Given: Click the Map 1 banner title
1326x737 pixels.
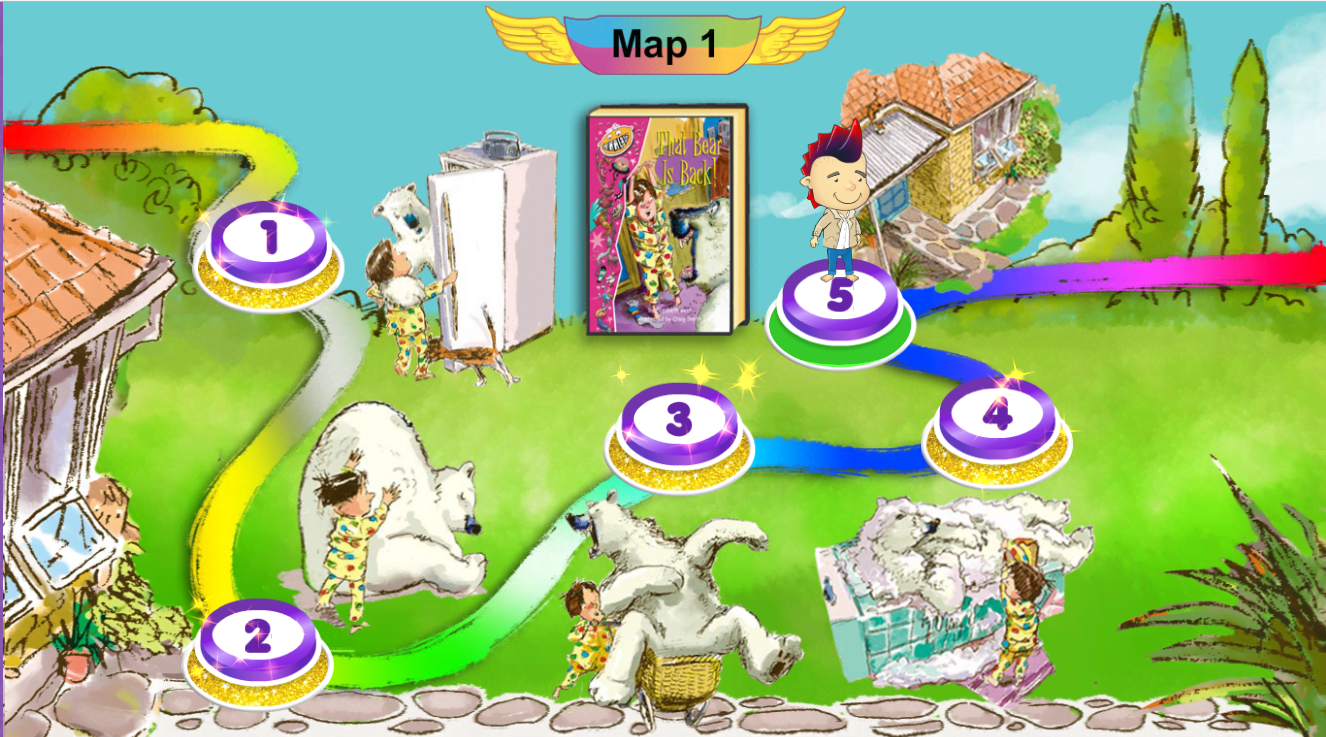Looking at the screenshot, I should pos(662,44).
